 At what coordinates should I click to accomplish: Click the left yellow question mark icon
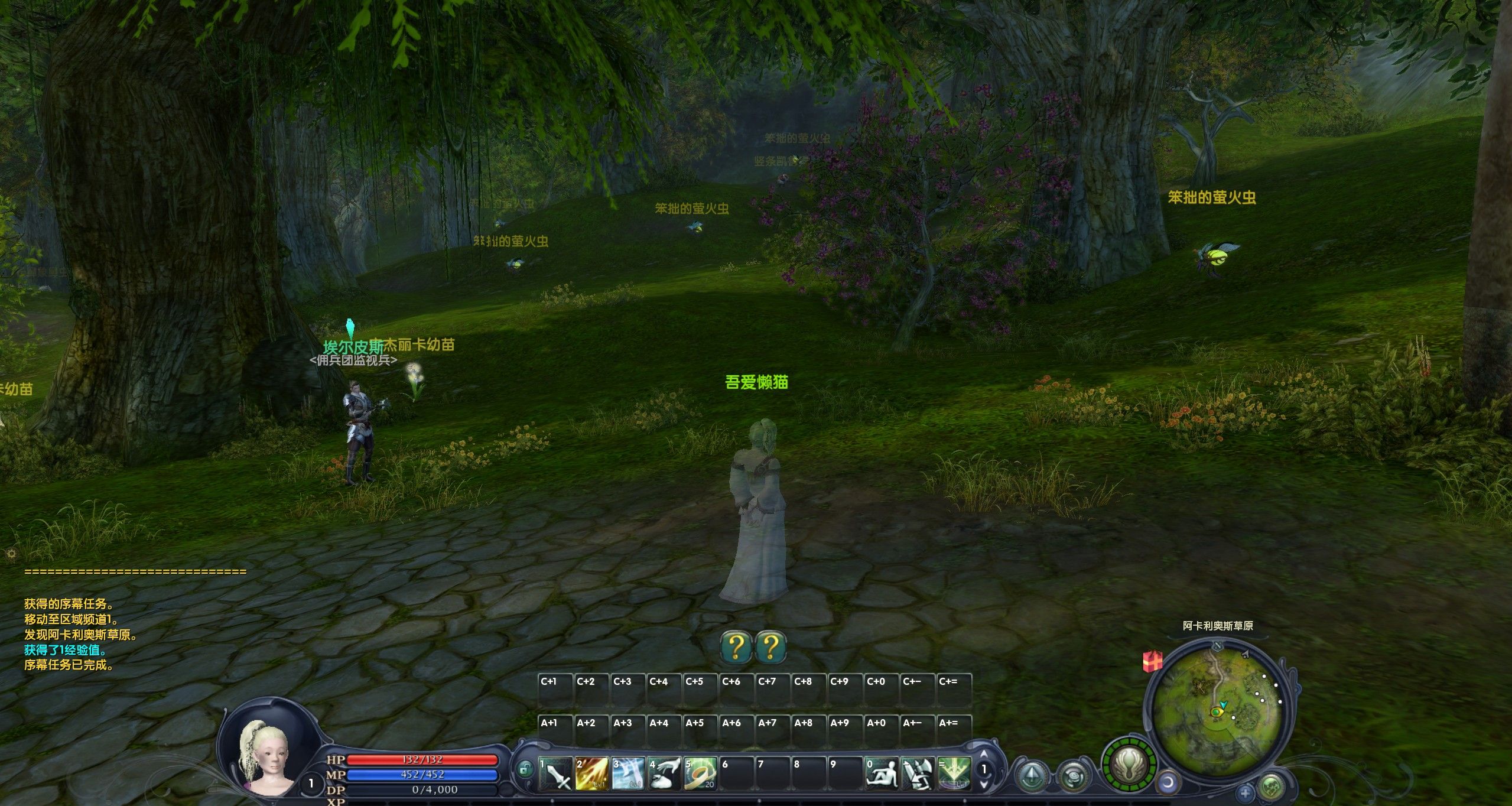(x=736, y=647)
